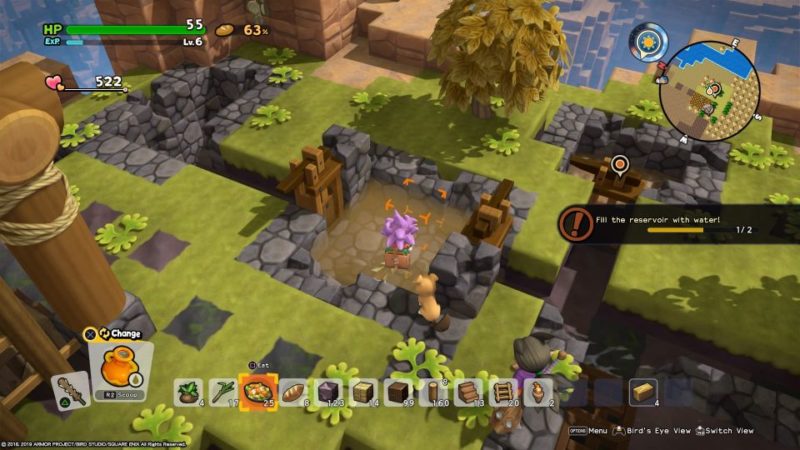Click the sun time-of-day indicator

647,42
